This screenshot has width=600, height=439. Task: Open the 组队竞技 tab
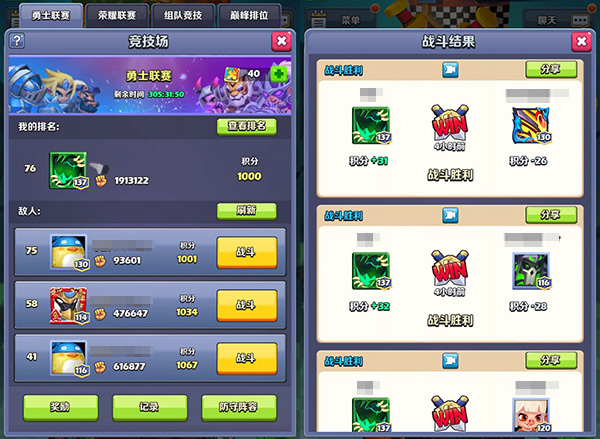pyautogui.click(x=184, y=15)
